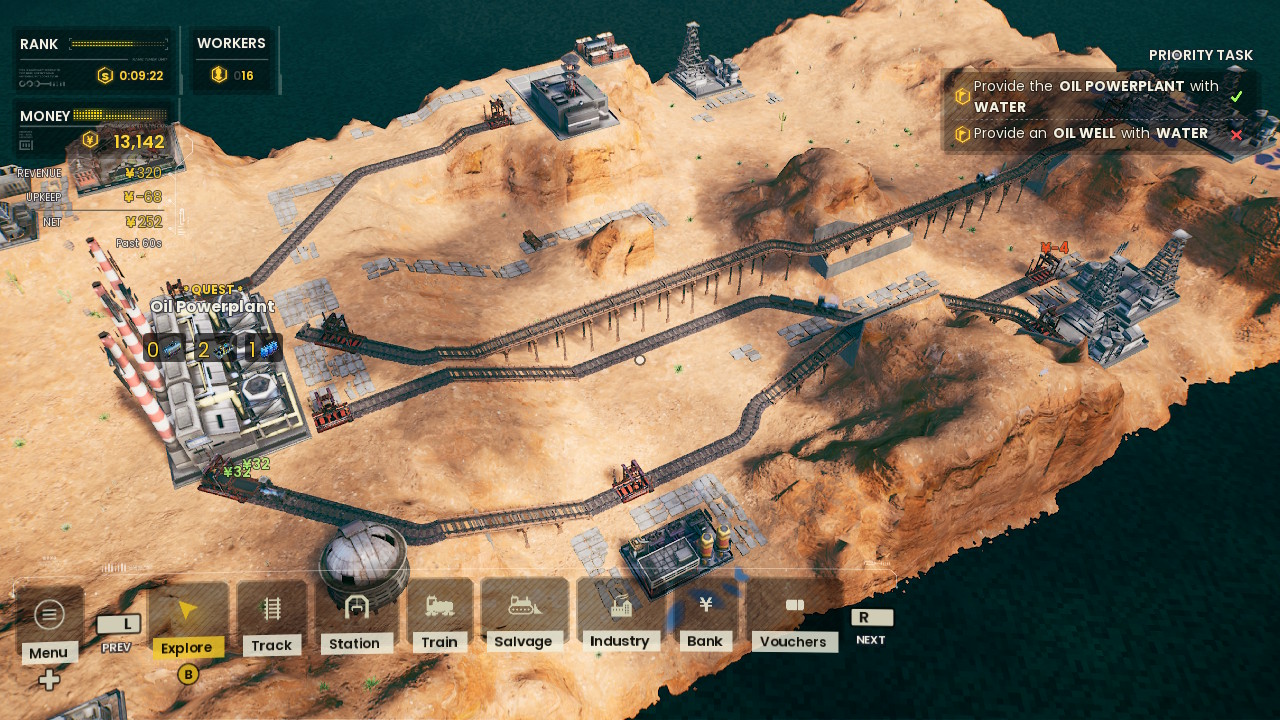Select the Oil Powerplant quest label
1280x720 pixels.
click(x=212, y=306)
